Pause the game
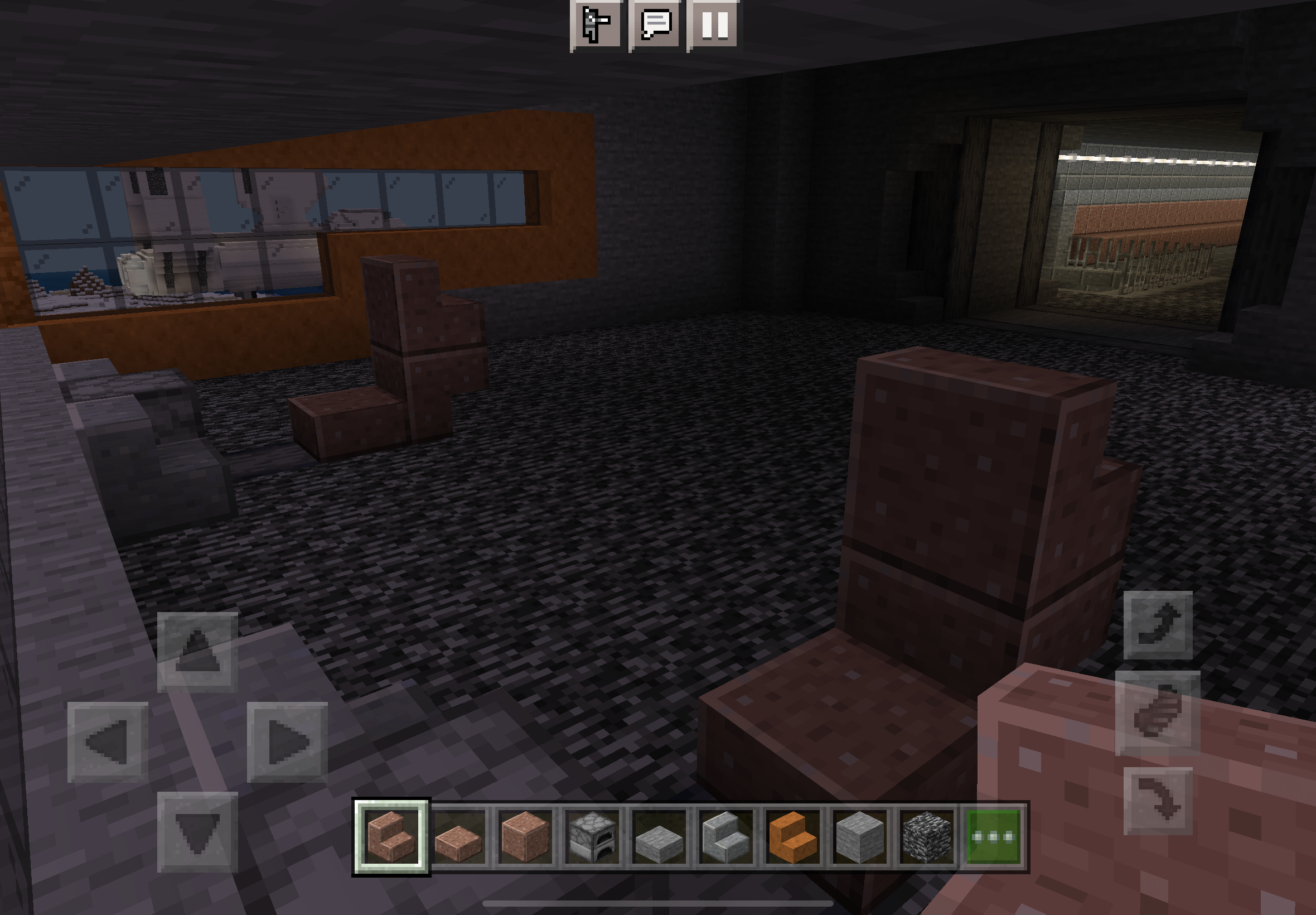This screenshot has width=1316, height=915. [x=714, y=24]
